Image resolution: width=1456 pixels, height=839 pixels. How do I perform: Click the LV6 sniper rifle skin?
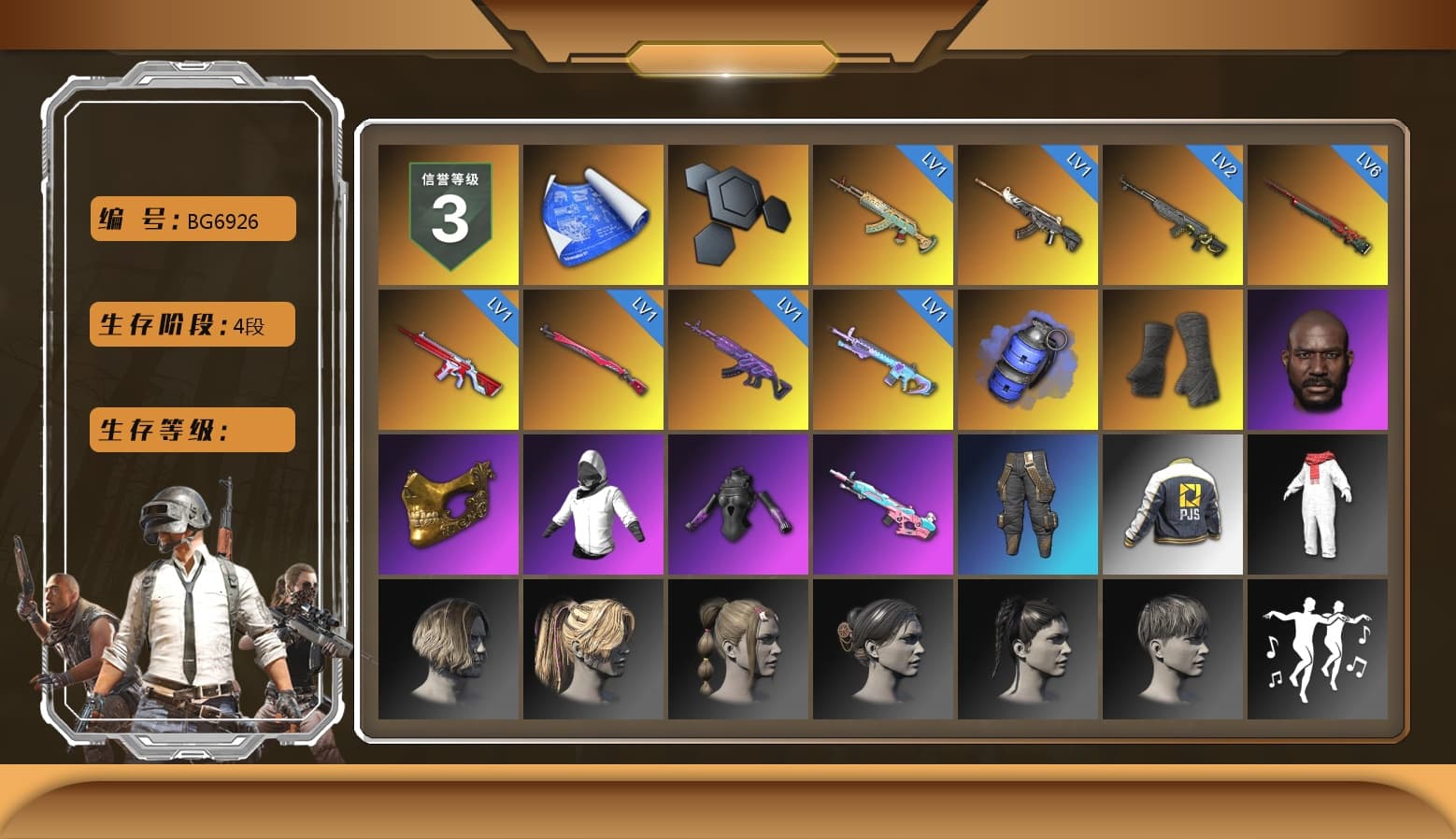pos(1318,213)
